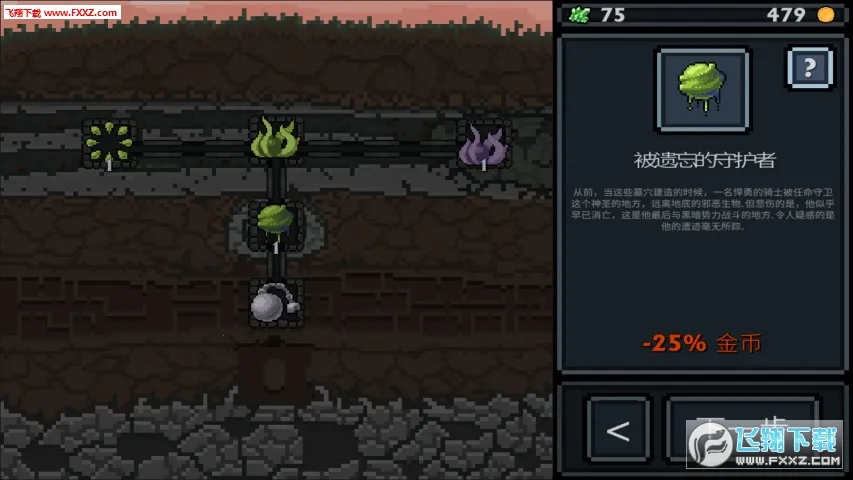This screenshot has width=853, height=480.
Task: Click the back arrow button
Action: coord(618,430)
